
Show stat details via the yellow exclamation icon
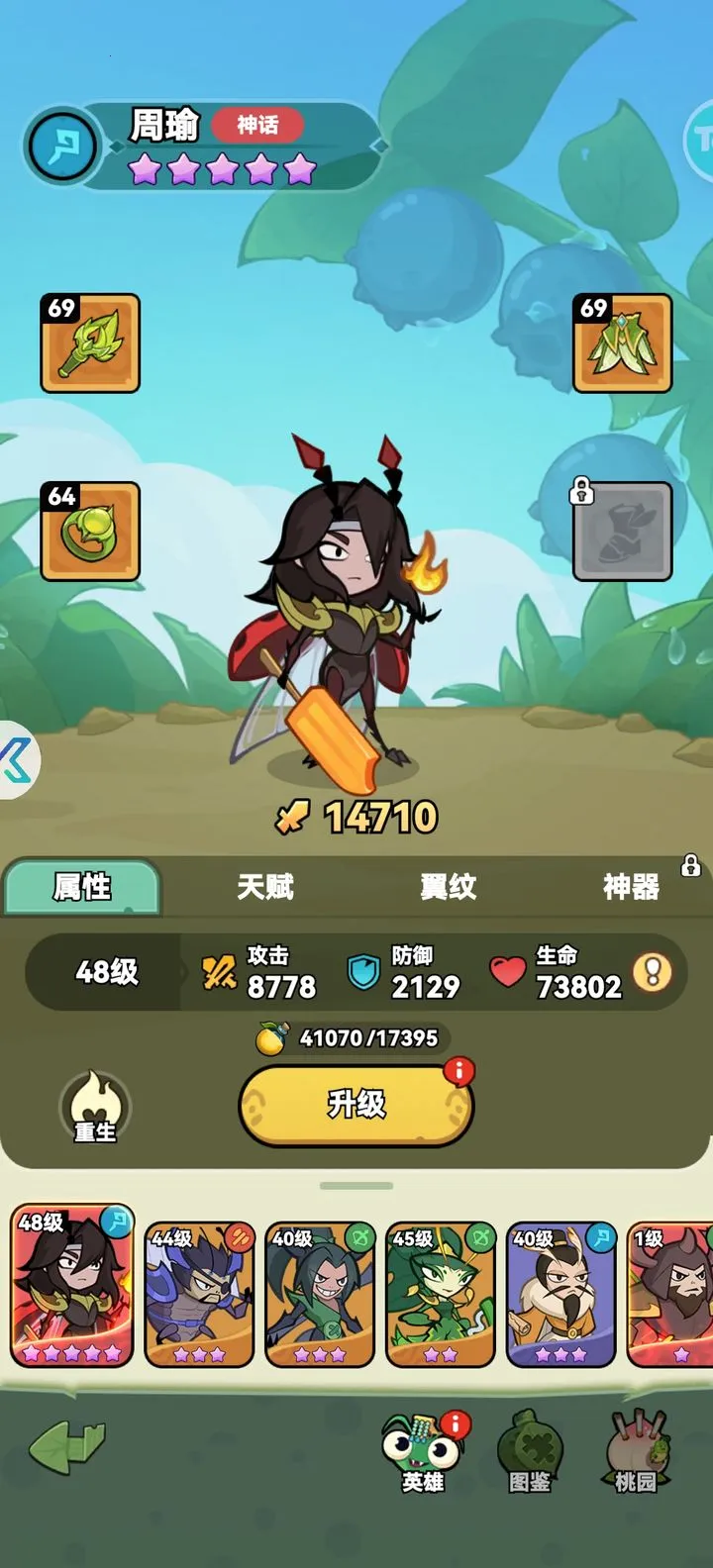(653, 972)
